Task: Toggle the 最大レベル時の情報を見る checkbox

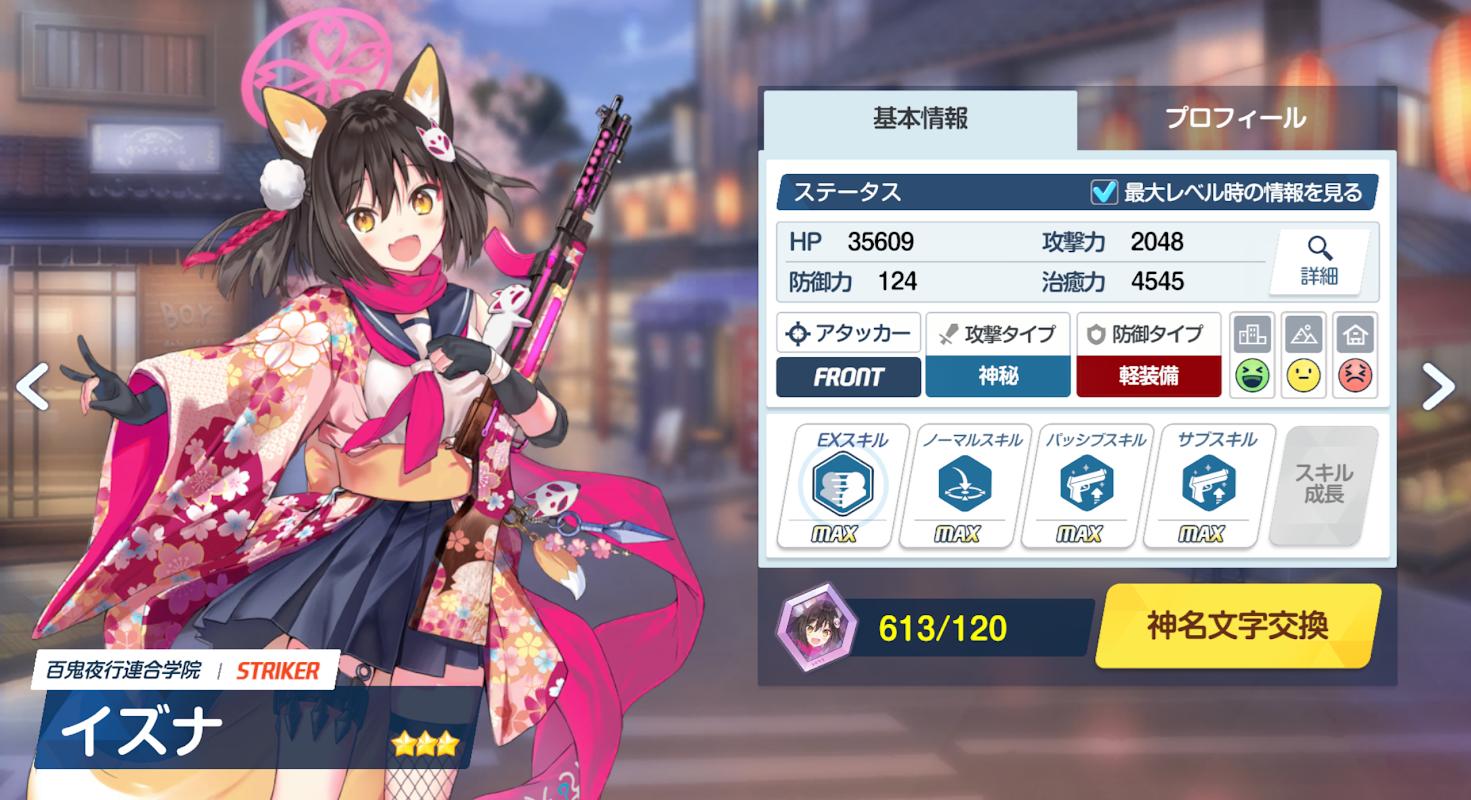Action: (1104, 192)
